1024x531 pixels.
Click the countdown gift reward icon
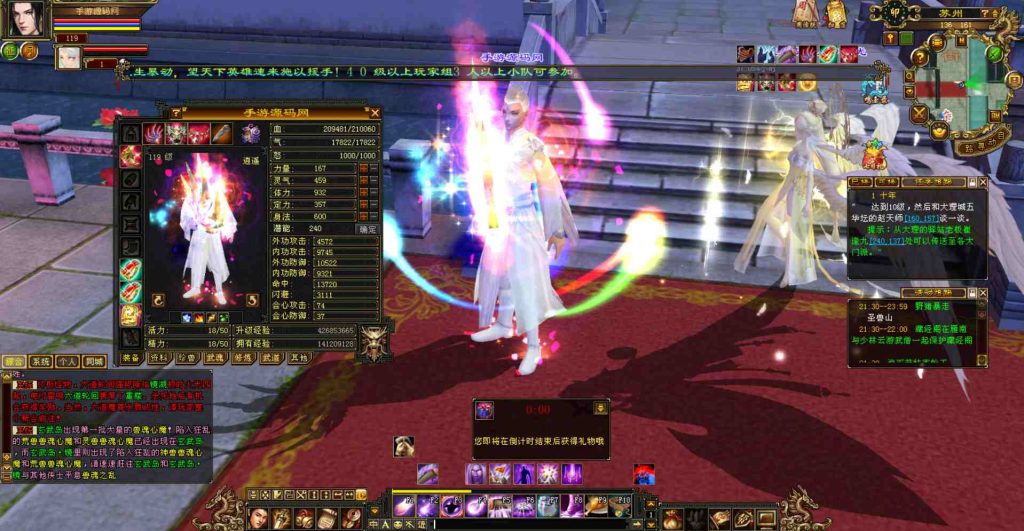(485, 410)
